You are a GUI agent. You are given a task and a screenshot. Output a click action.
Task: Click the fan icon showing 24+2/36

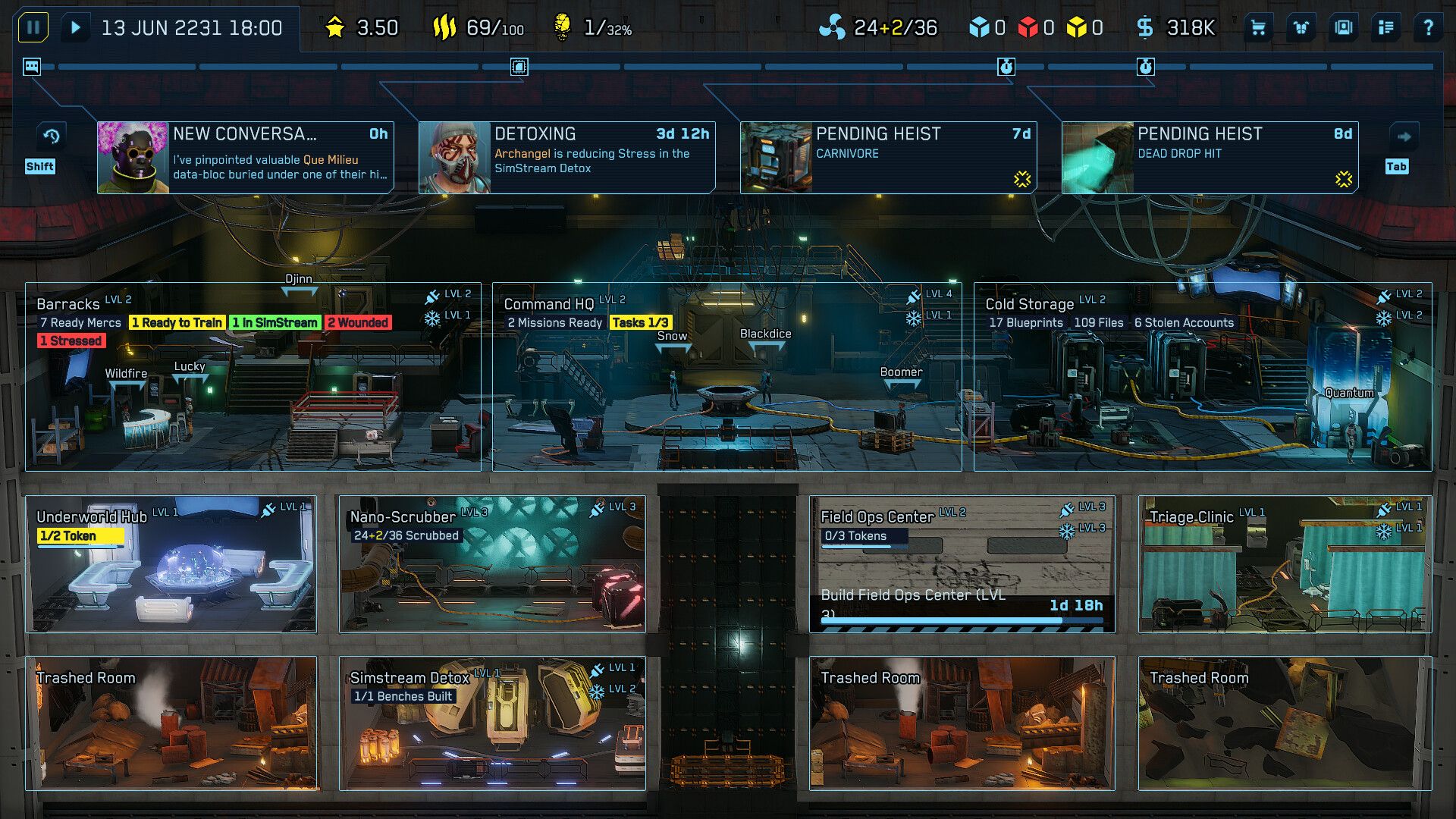(x=834, y=27)
